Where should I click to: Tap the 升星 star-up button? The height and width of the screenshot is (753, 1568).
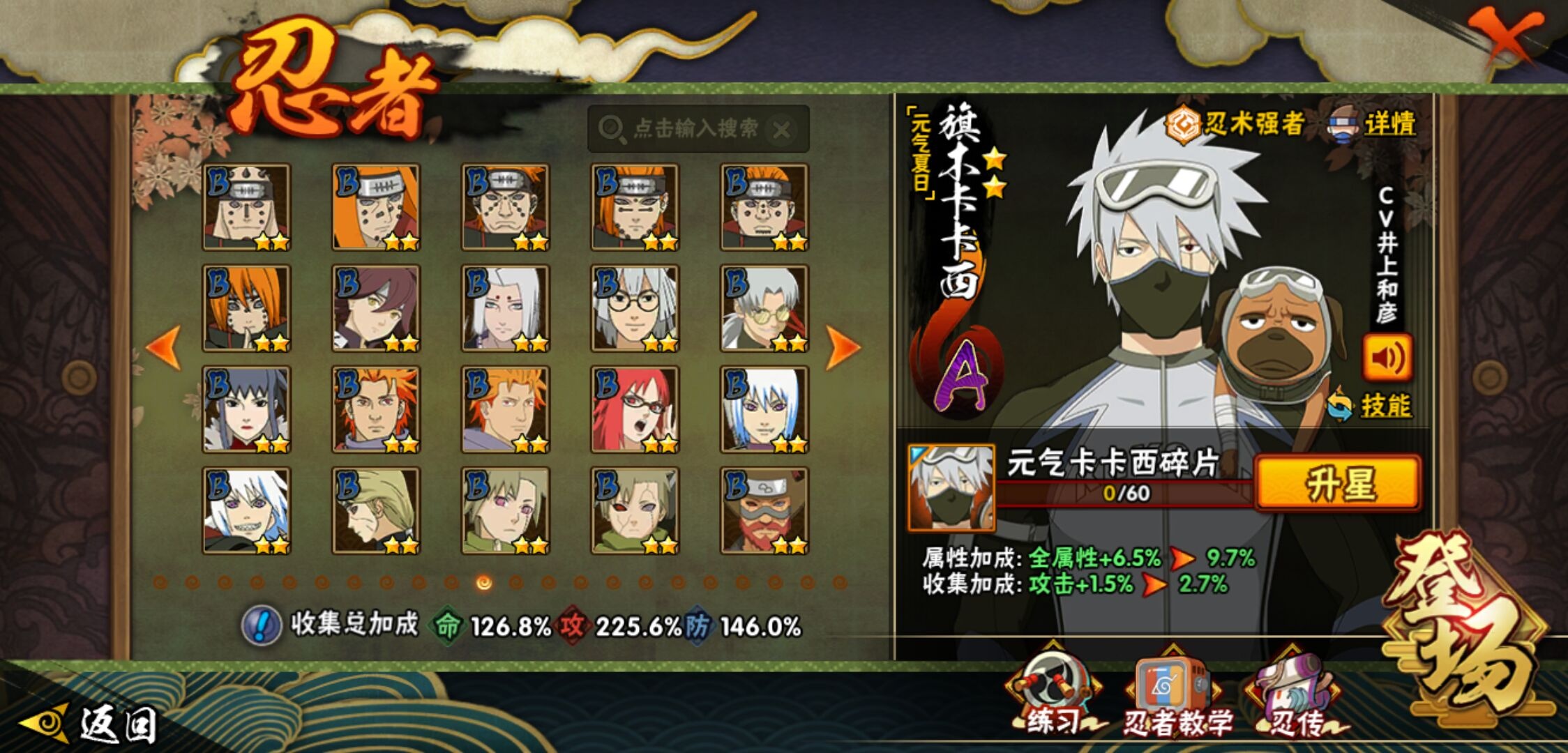click(x=1338, y=483)
